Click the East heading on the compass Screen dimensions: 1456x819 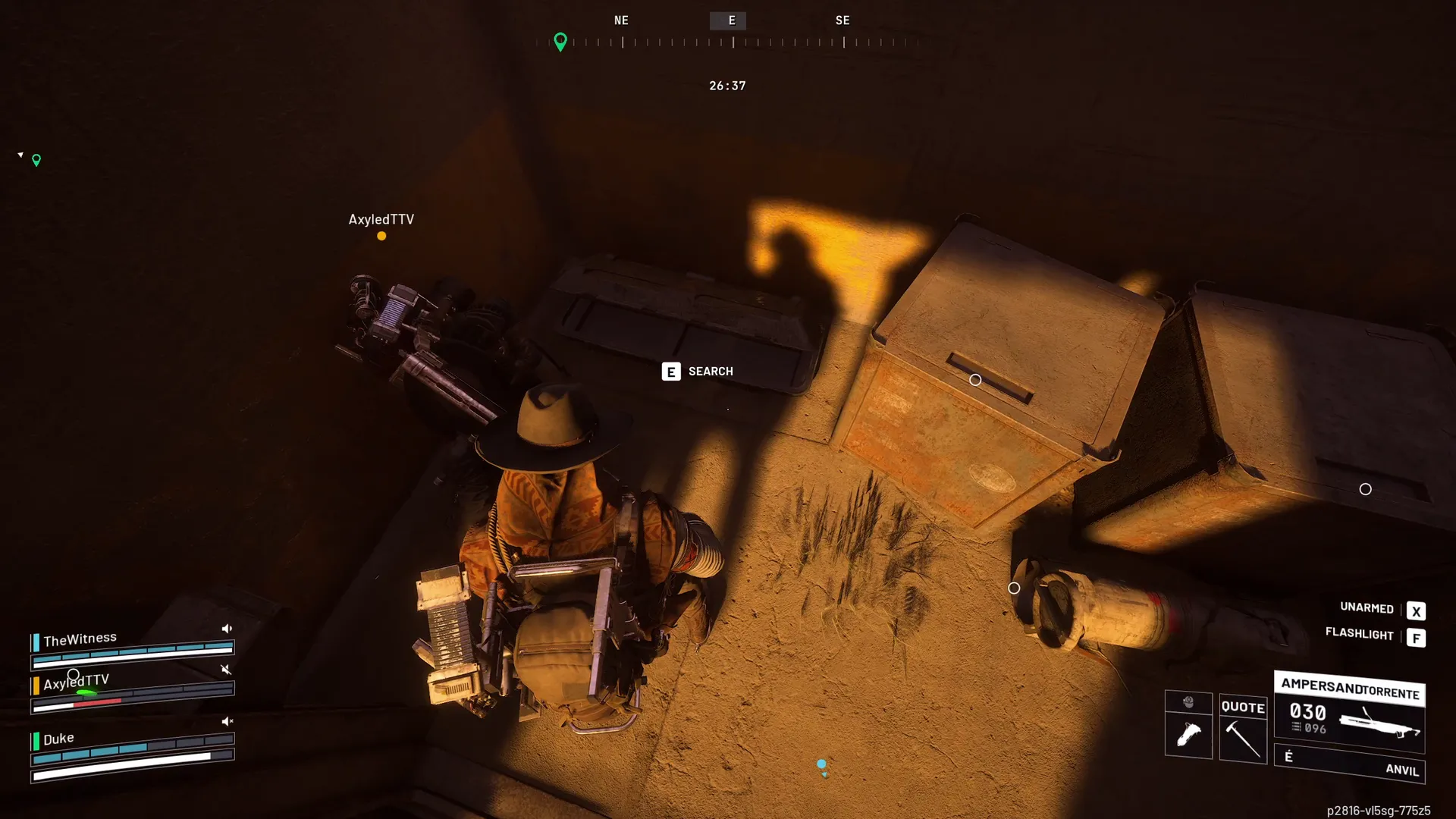[732, 20]
